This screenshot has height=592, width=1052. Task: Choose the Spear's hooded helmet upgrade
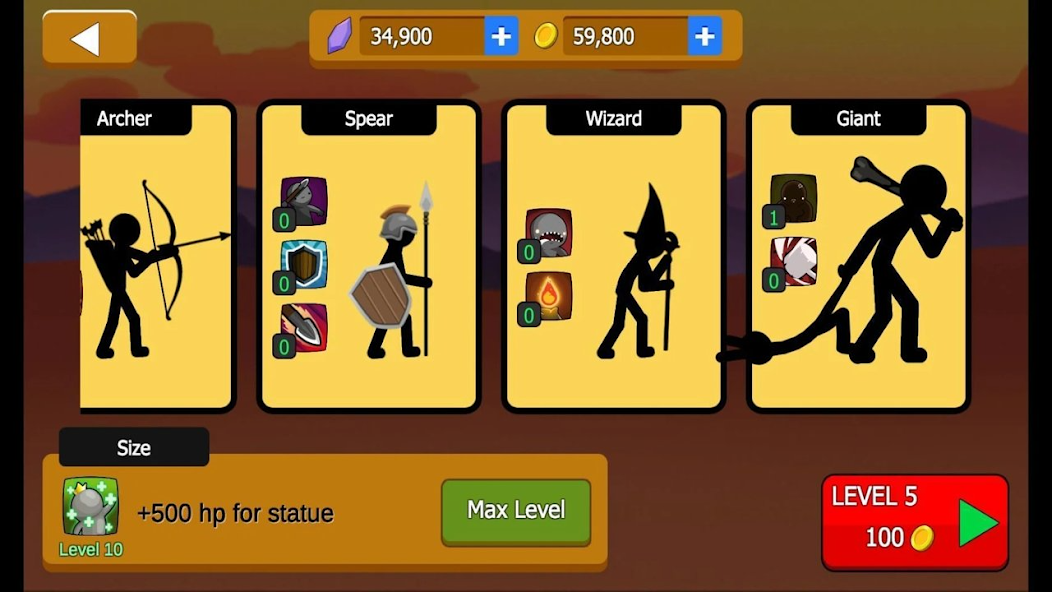[304, 201]
